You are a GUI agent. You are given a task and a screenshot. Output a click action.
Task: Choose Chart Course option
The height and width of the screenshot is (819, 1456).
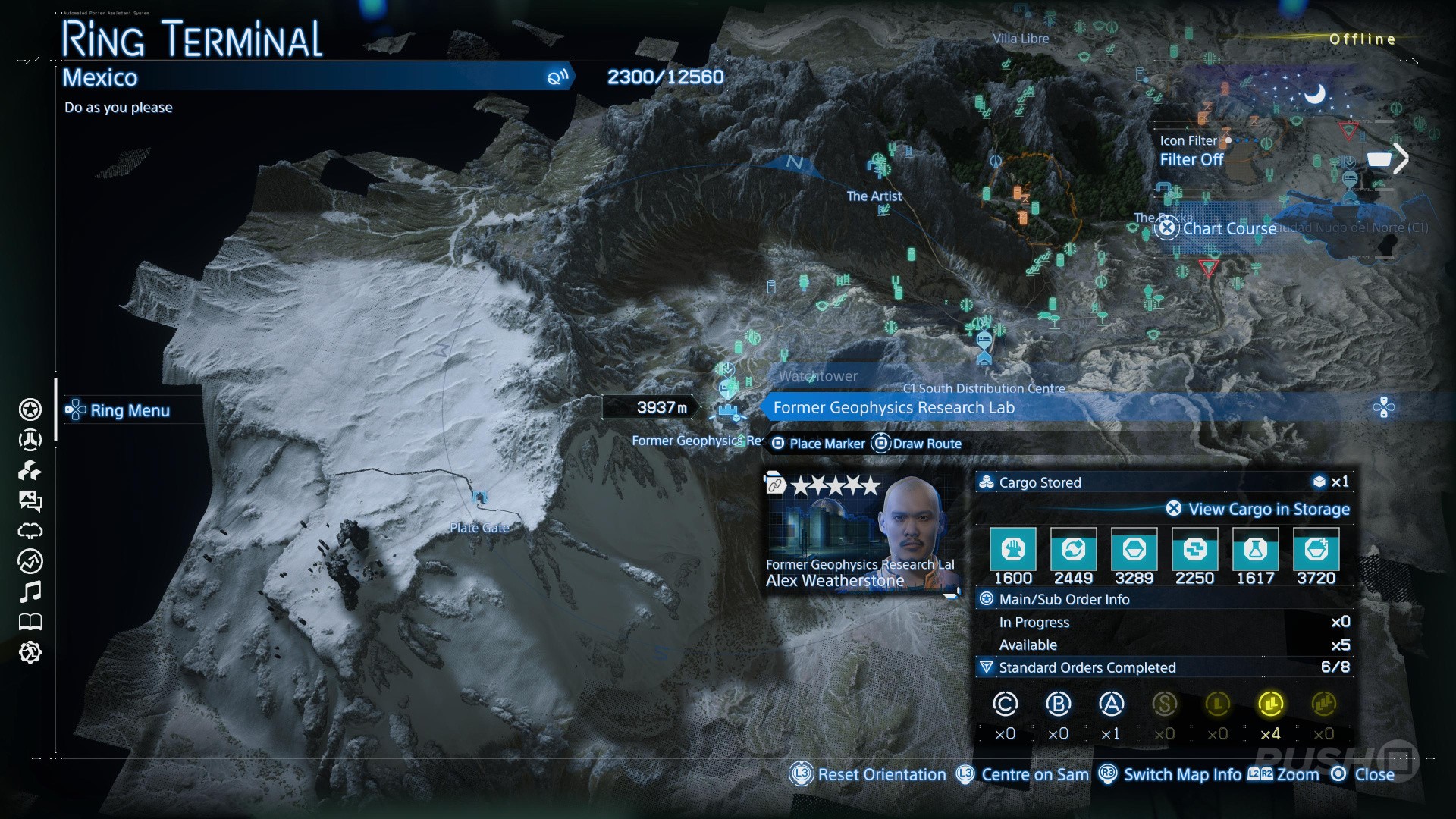[1228, 228]
